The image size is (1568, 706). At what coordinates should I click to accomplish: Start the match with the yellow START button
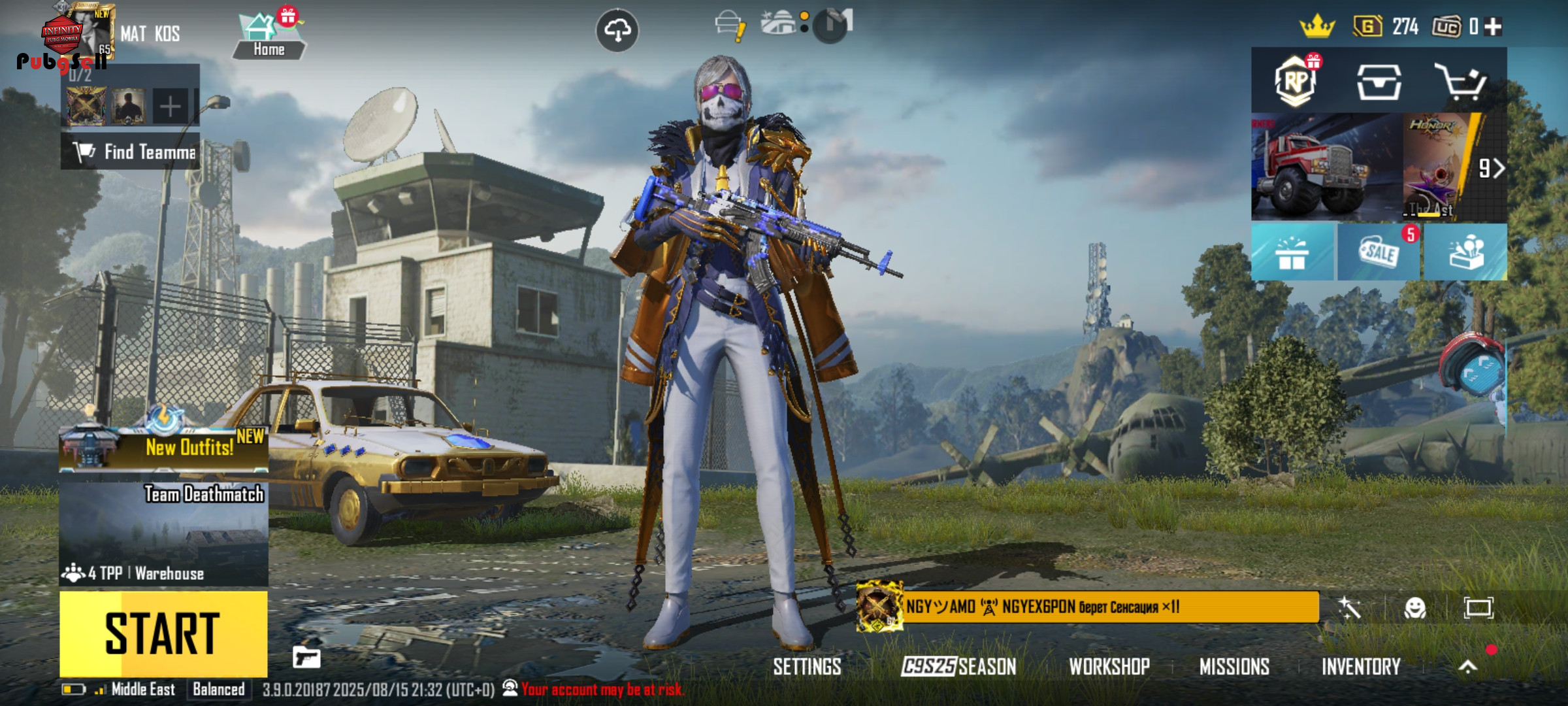point(163,633)
